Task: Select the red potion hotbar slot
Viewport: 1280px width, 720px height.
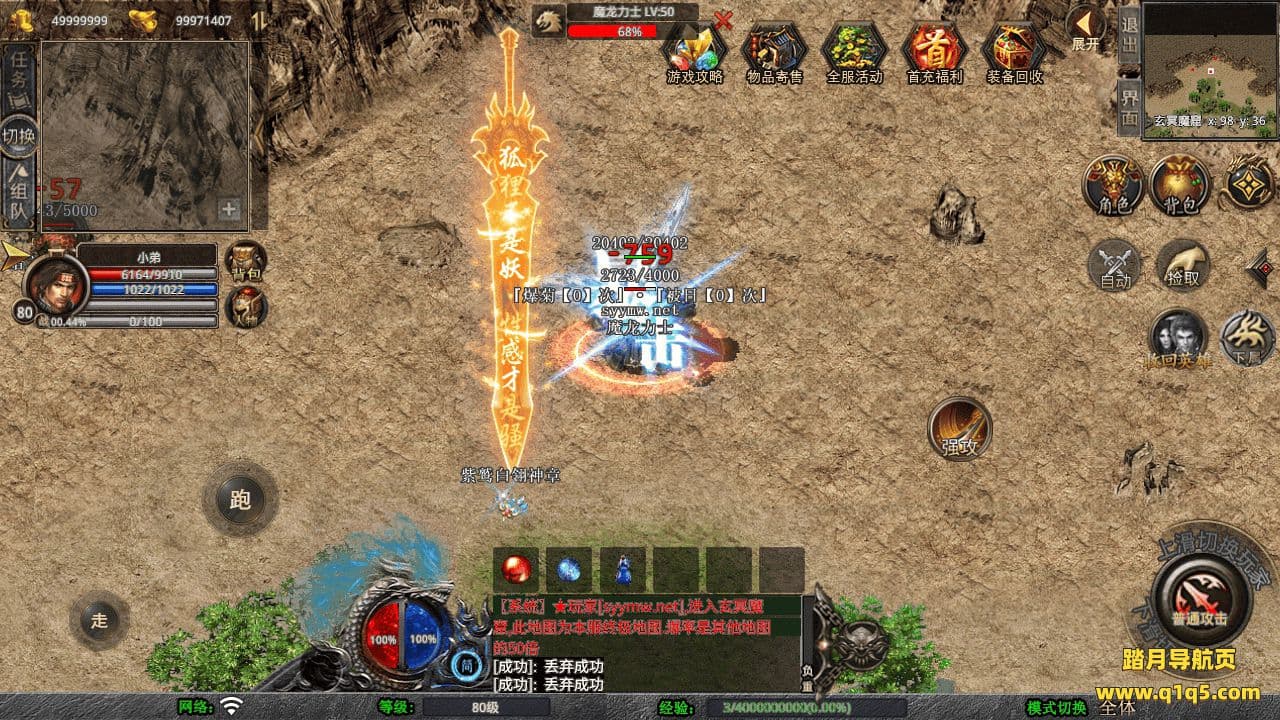Action: click(516, 570)
